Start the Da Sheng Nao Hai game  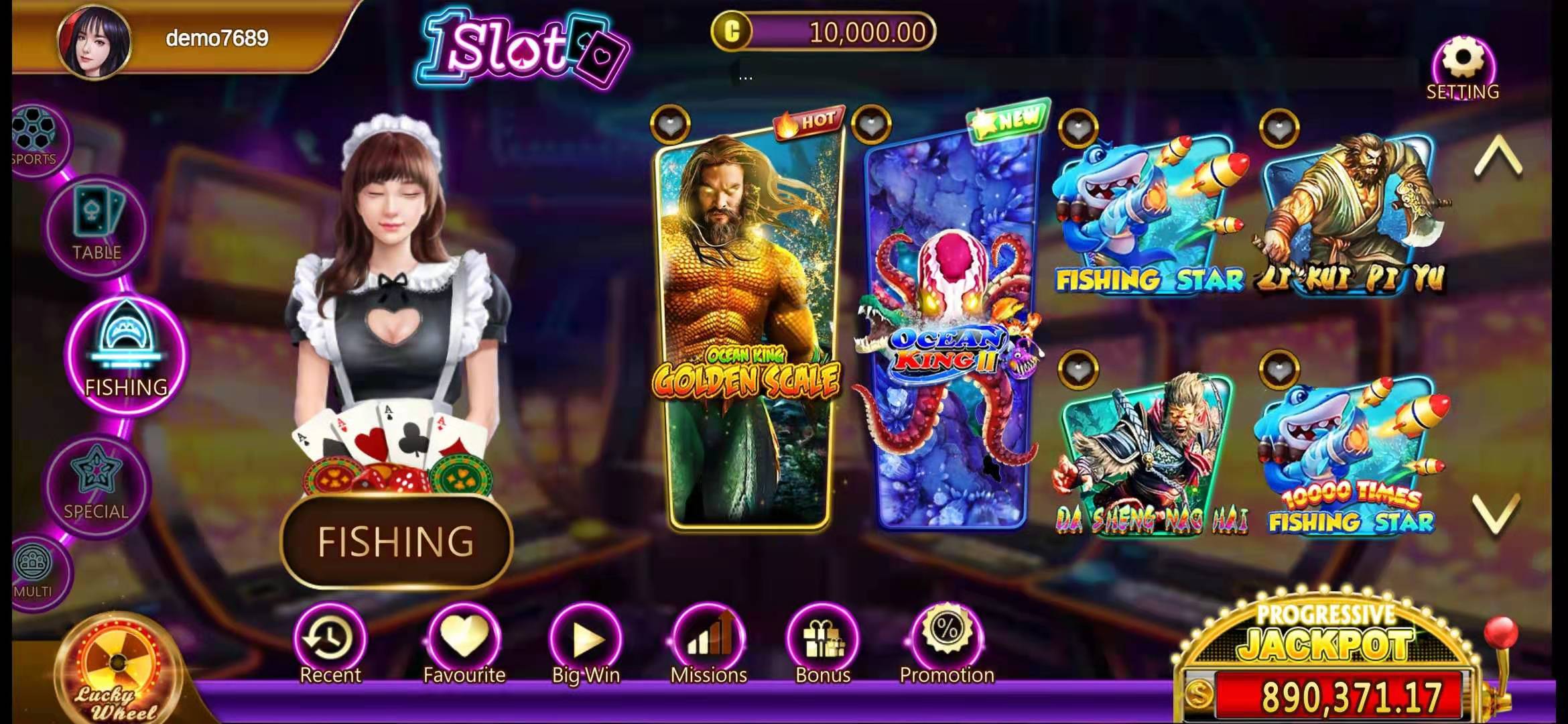[1149, 456]
